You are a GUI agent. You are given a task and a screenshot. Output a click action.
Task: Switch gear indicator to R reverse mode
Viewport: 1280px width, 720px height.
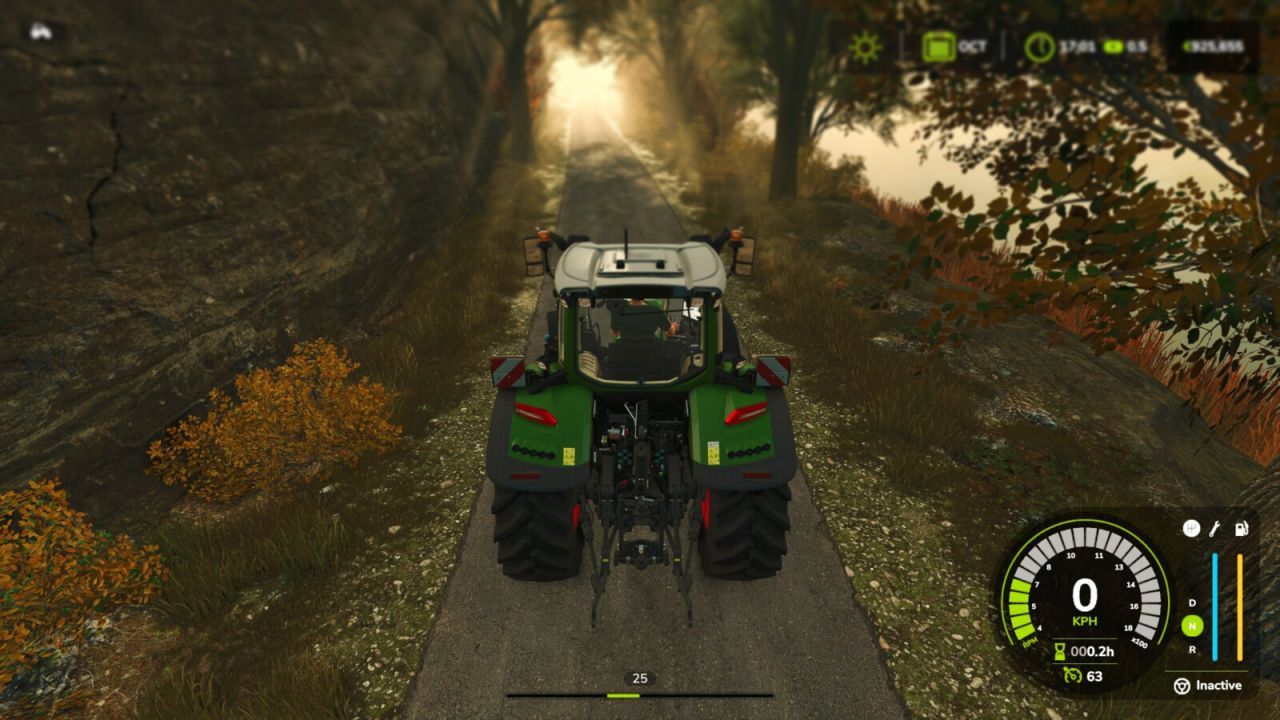point(1193,648)
